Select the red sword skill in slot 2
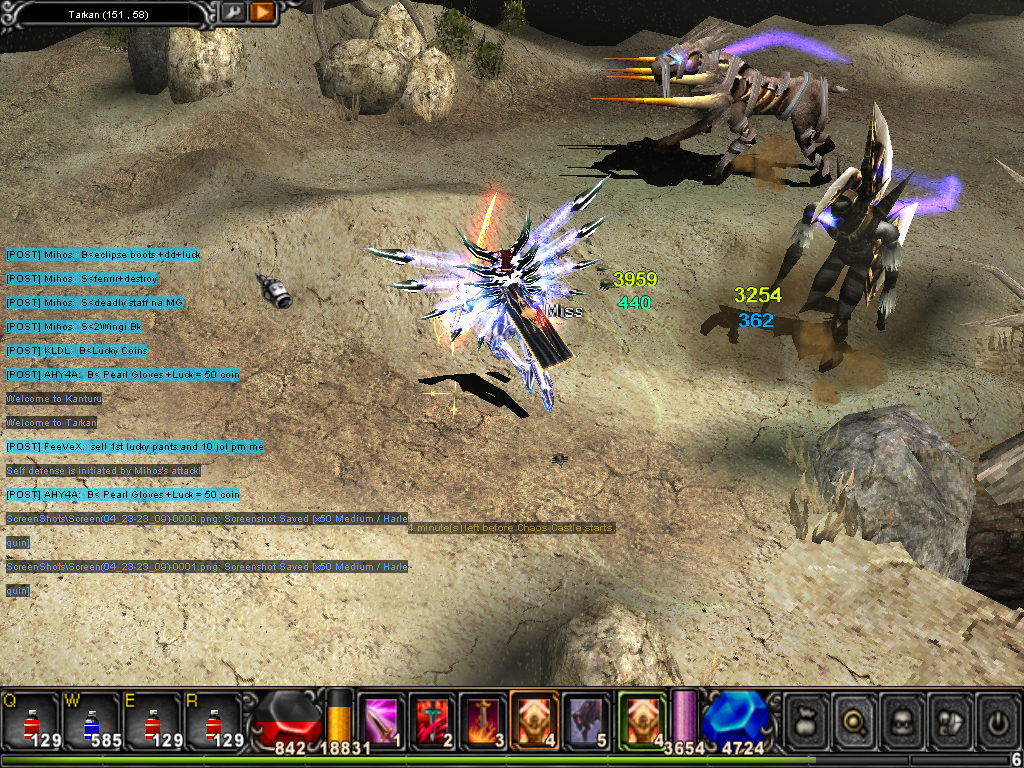The image size is (1024, 768). point(431,720)
